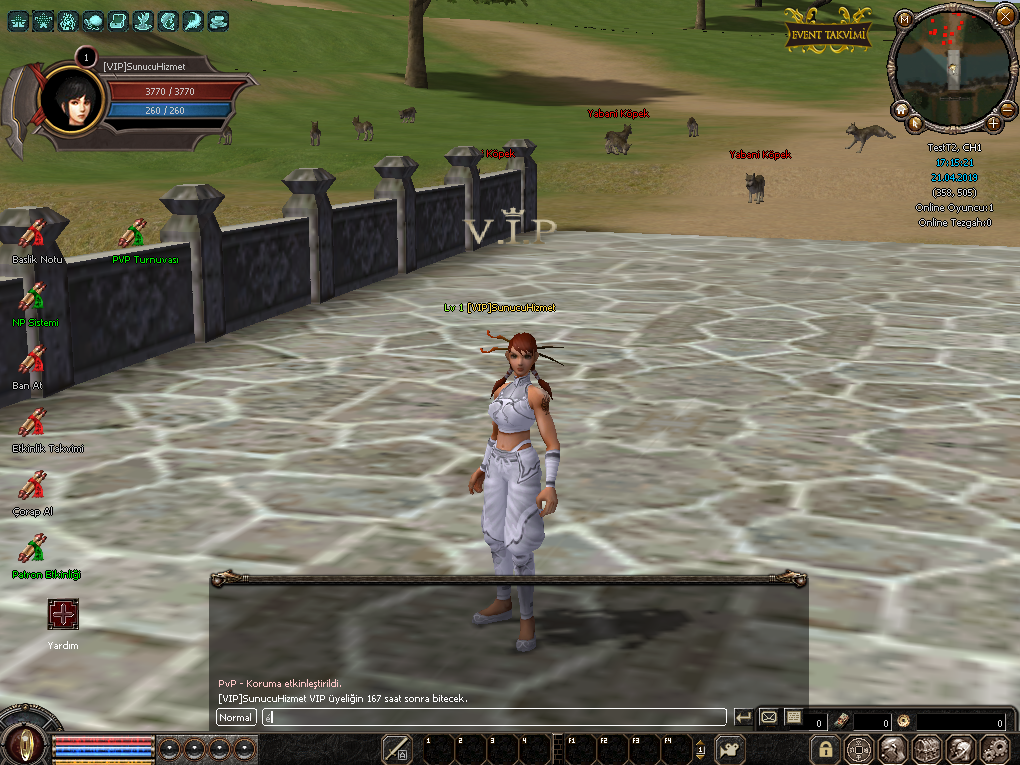This screenshot has width=1020, height=765.
Task: Open the treasure chest inventory icon
Action: 927,748
